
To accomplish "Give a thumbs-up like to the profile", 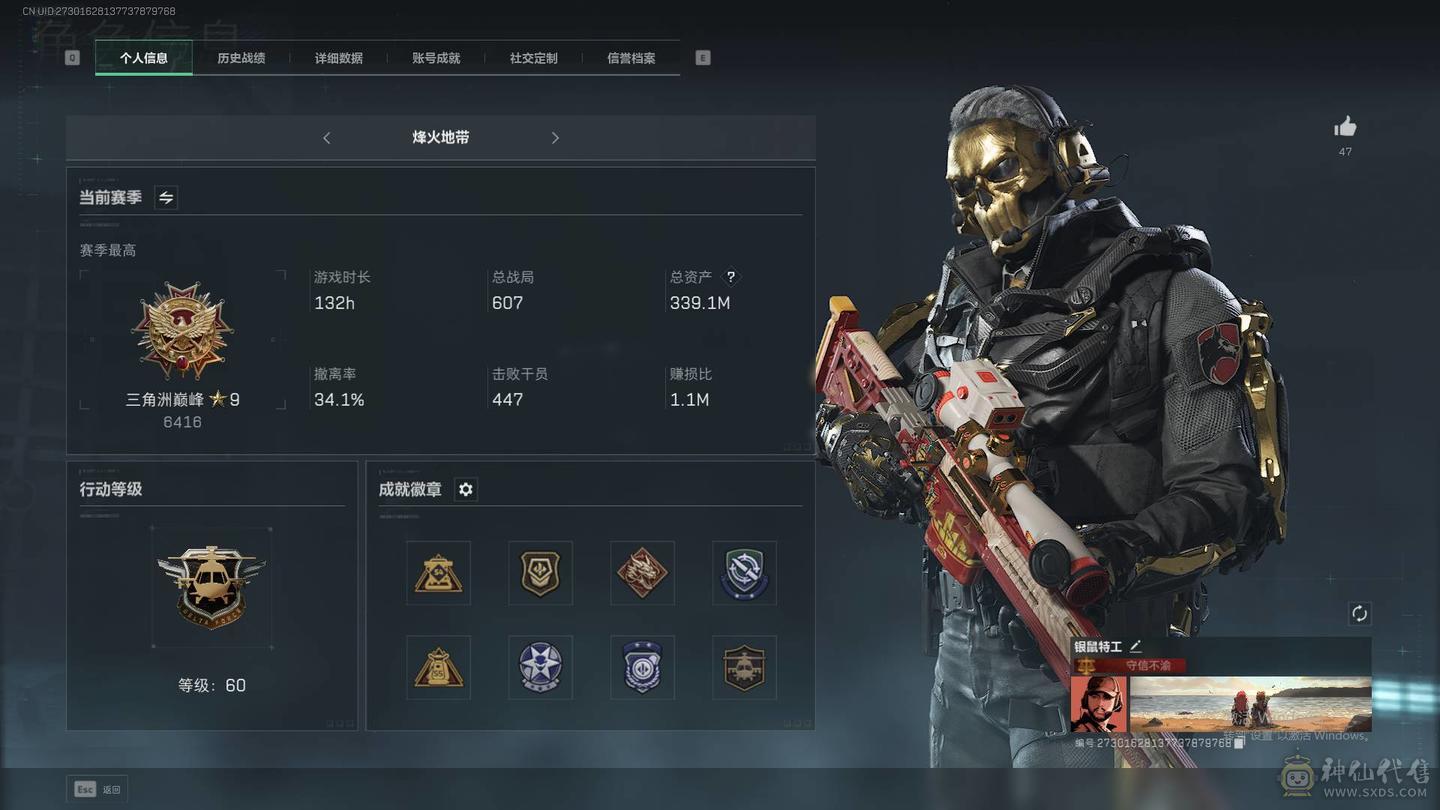I will (1345, 127).
